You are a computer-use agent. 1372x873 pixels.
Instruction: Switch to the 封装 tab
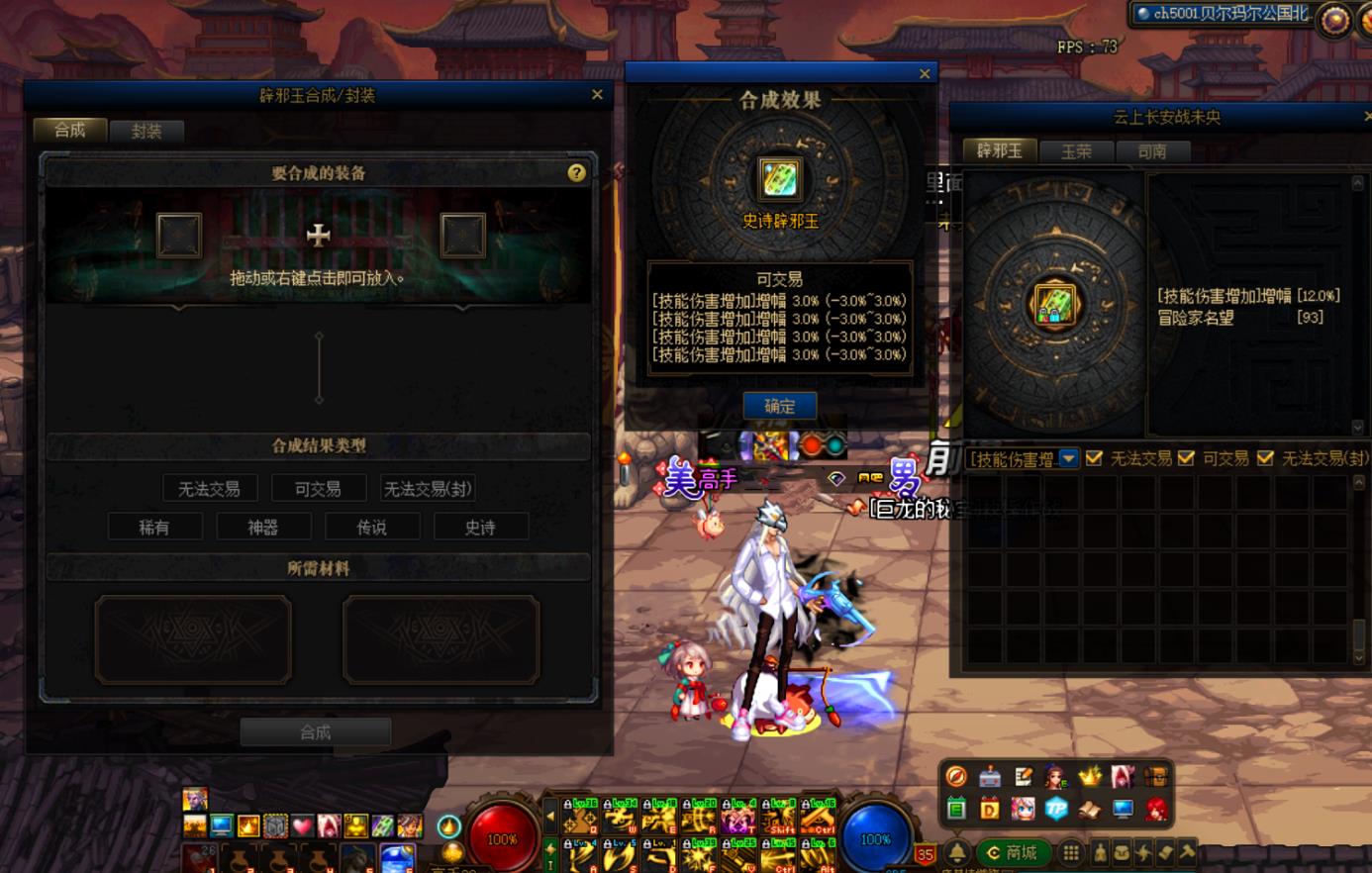[x=147, y=130]
